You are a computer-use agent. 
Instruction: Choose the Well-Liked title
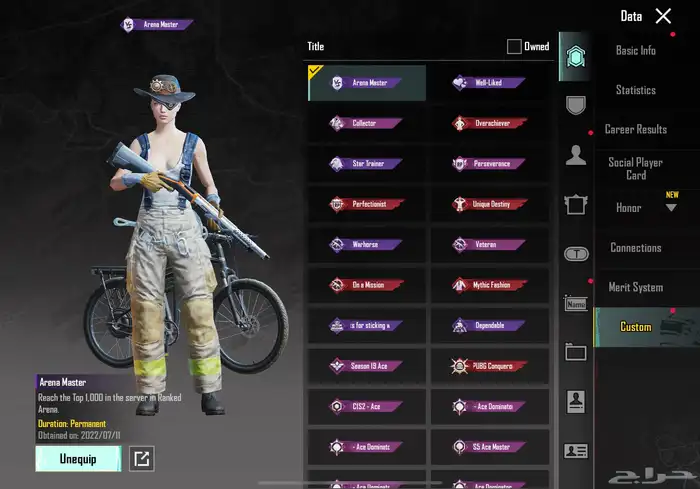(x=490, y=83)
